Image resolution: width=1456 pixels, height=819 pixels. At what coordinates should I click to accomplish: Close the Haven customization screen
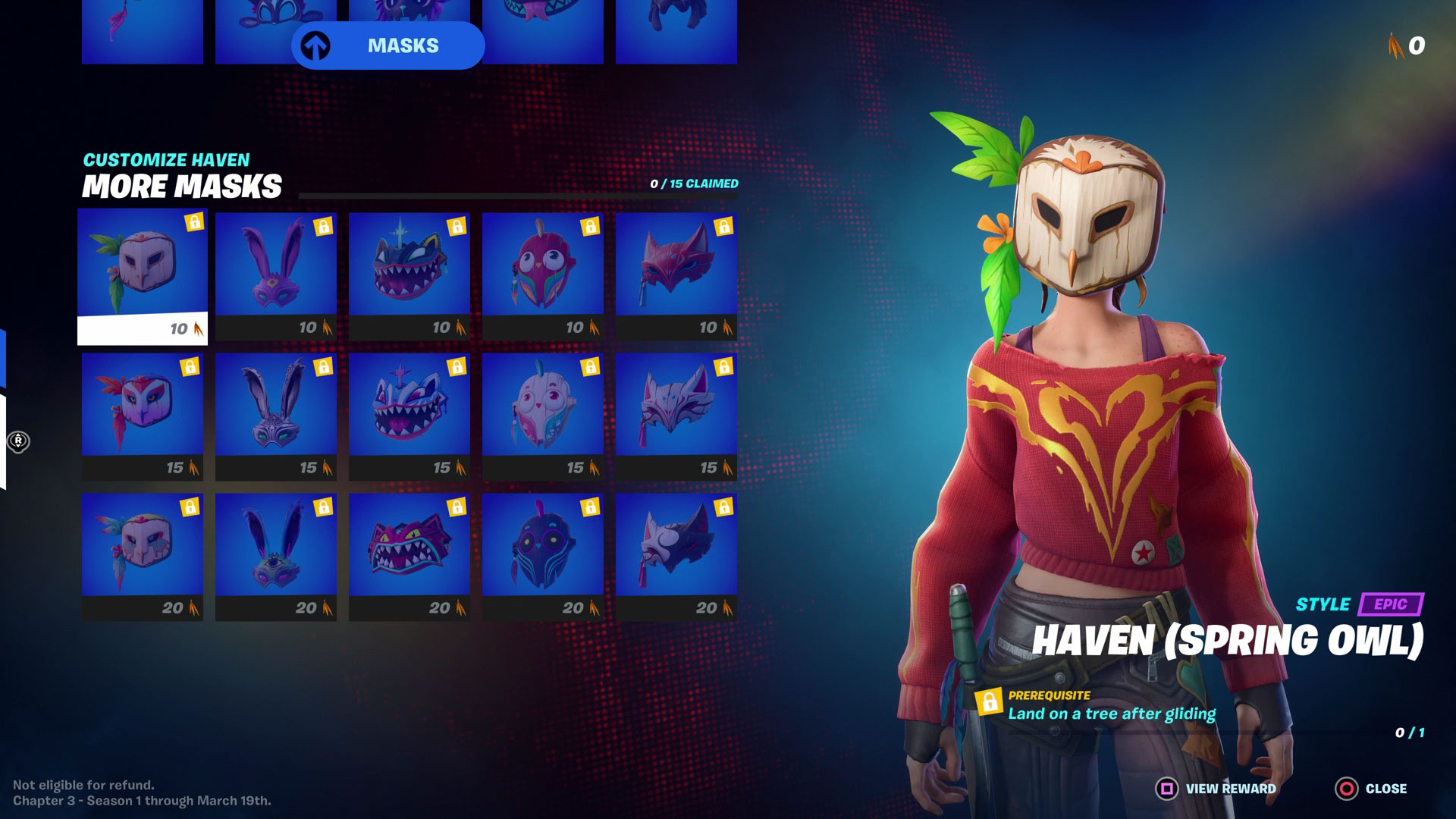coord(1371,789)
